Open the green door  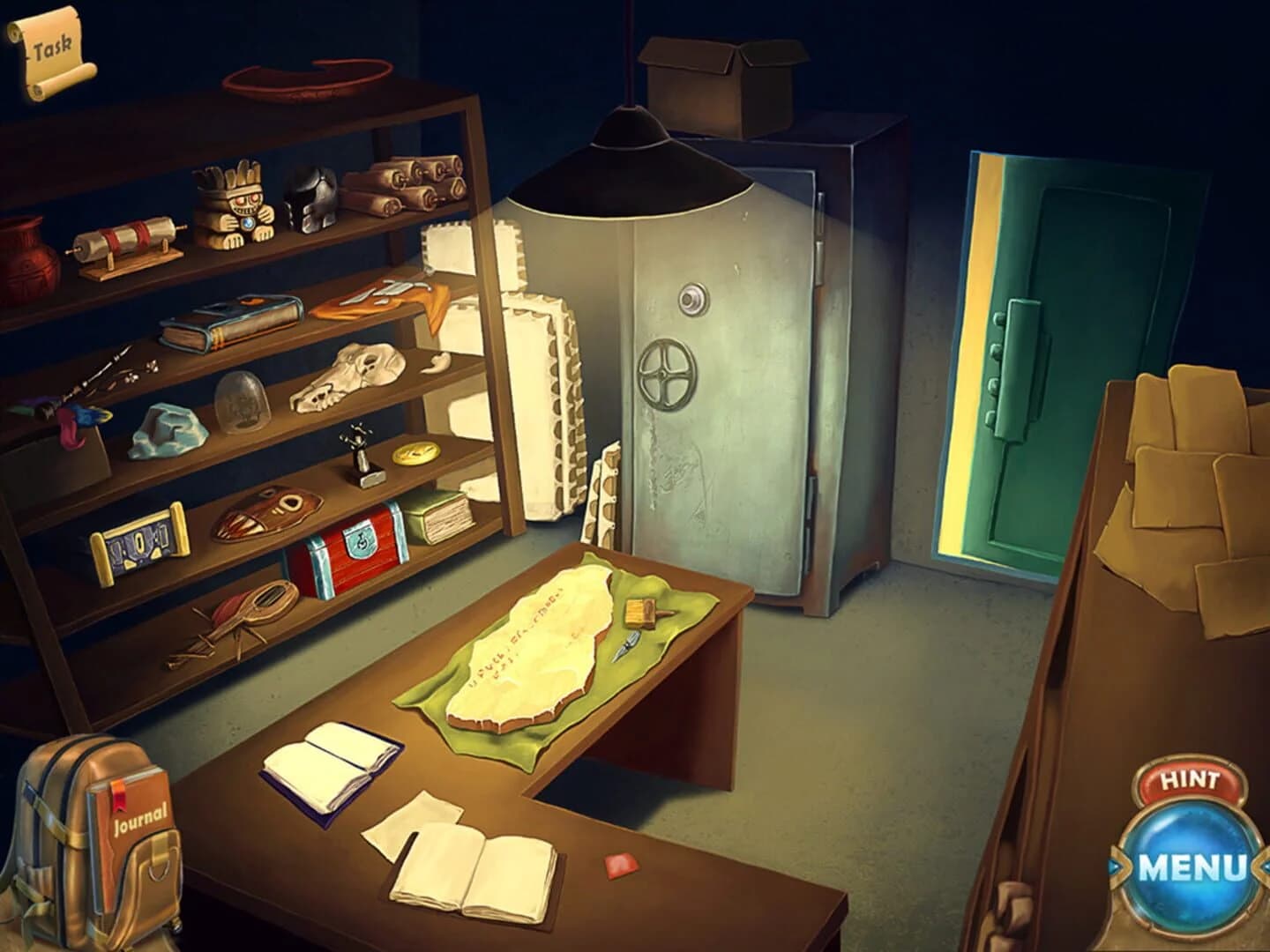pos(1041,353)
